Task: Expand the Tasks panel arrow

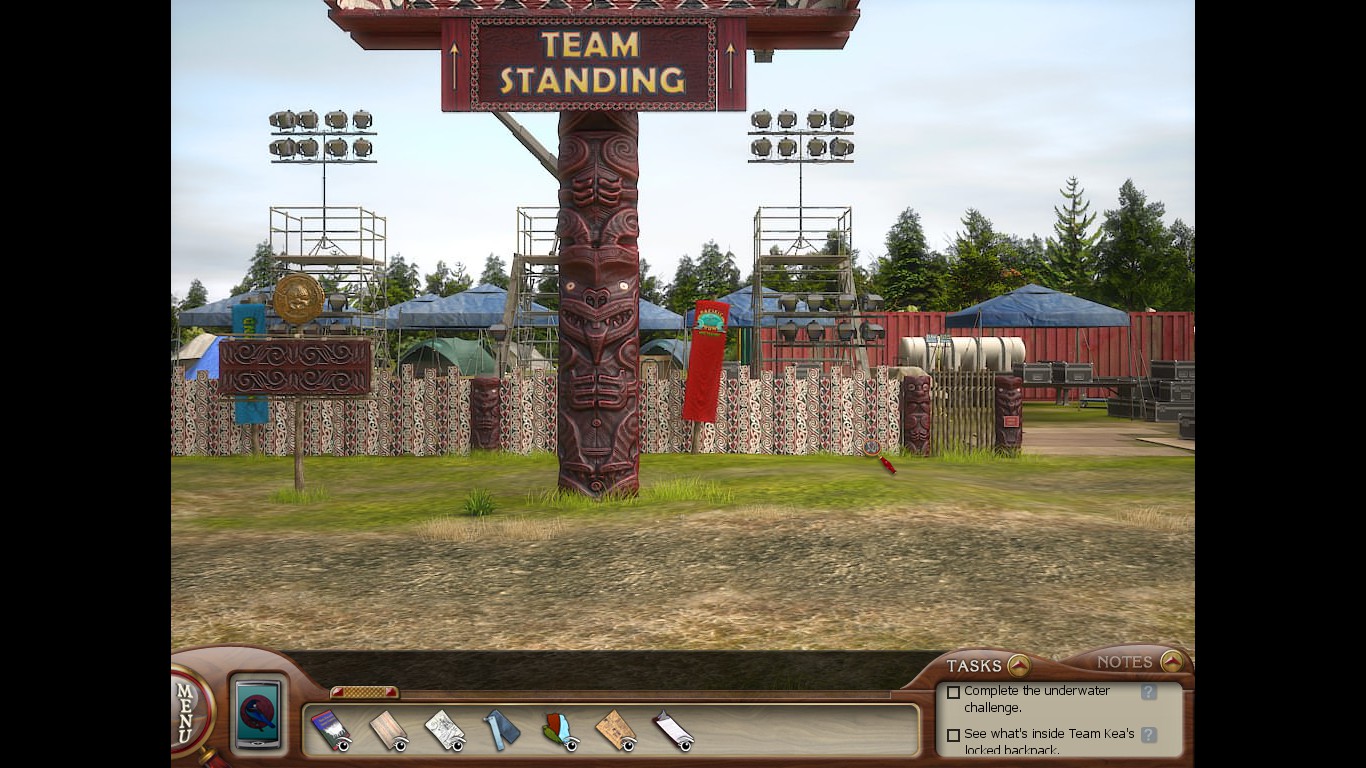Action: coord(1018,665)
